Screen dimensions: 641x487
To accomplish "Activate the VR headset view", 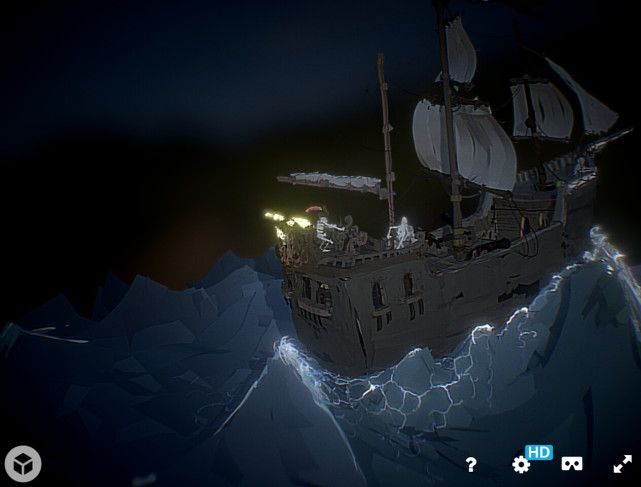I will coord(571,464).
